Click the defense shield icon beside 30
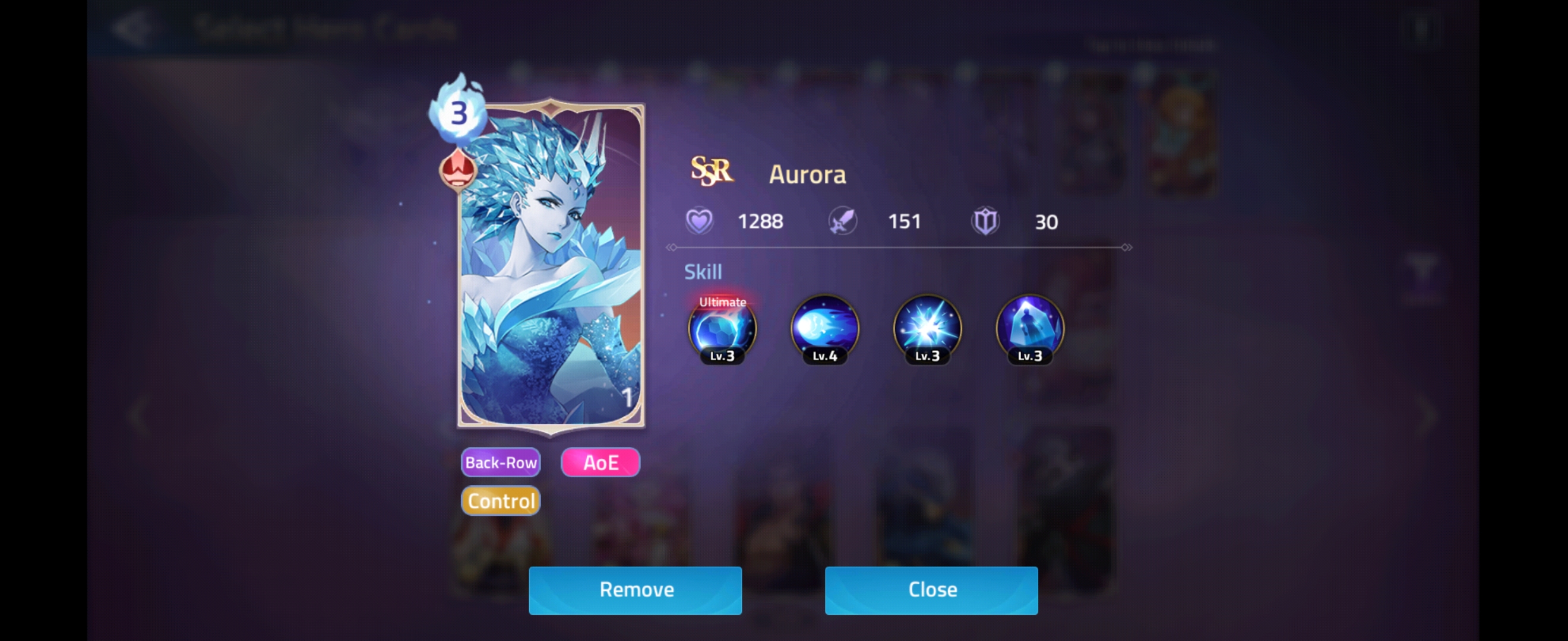The width and height of the screenshot is (1568, 641). (986, 221)
